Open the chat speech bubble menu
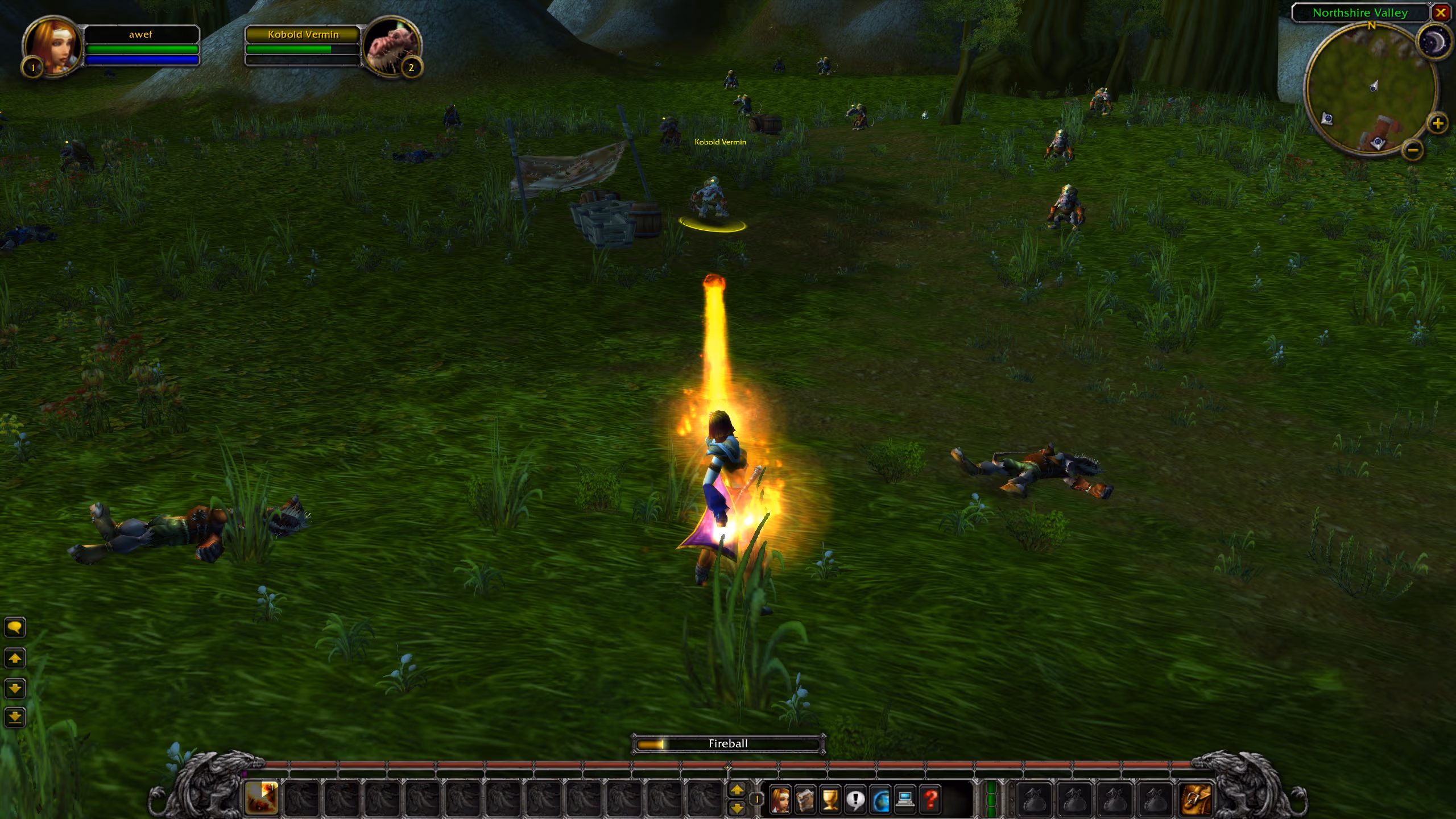 (x=15, y=627)
